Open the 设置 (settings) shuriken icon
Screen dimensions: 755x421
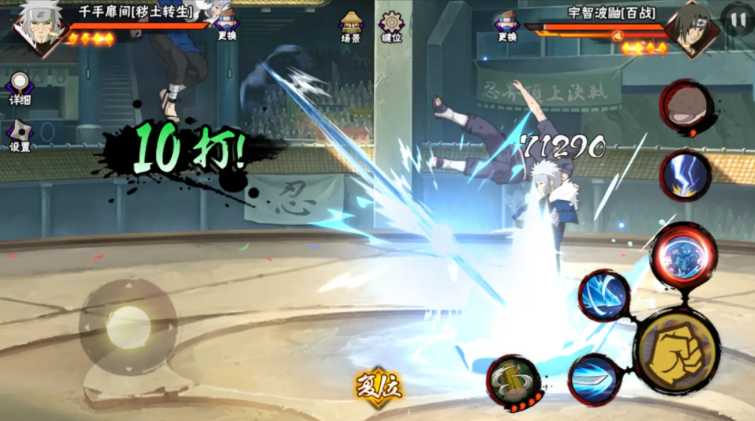19,133
